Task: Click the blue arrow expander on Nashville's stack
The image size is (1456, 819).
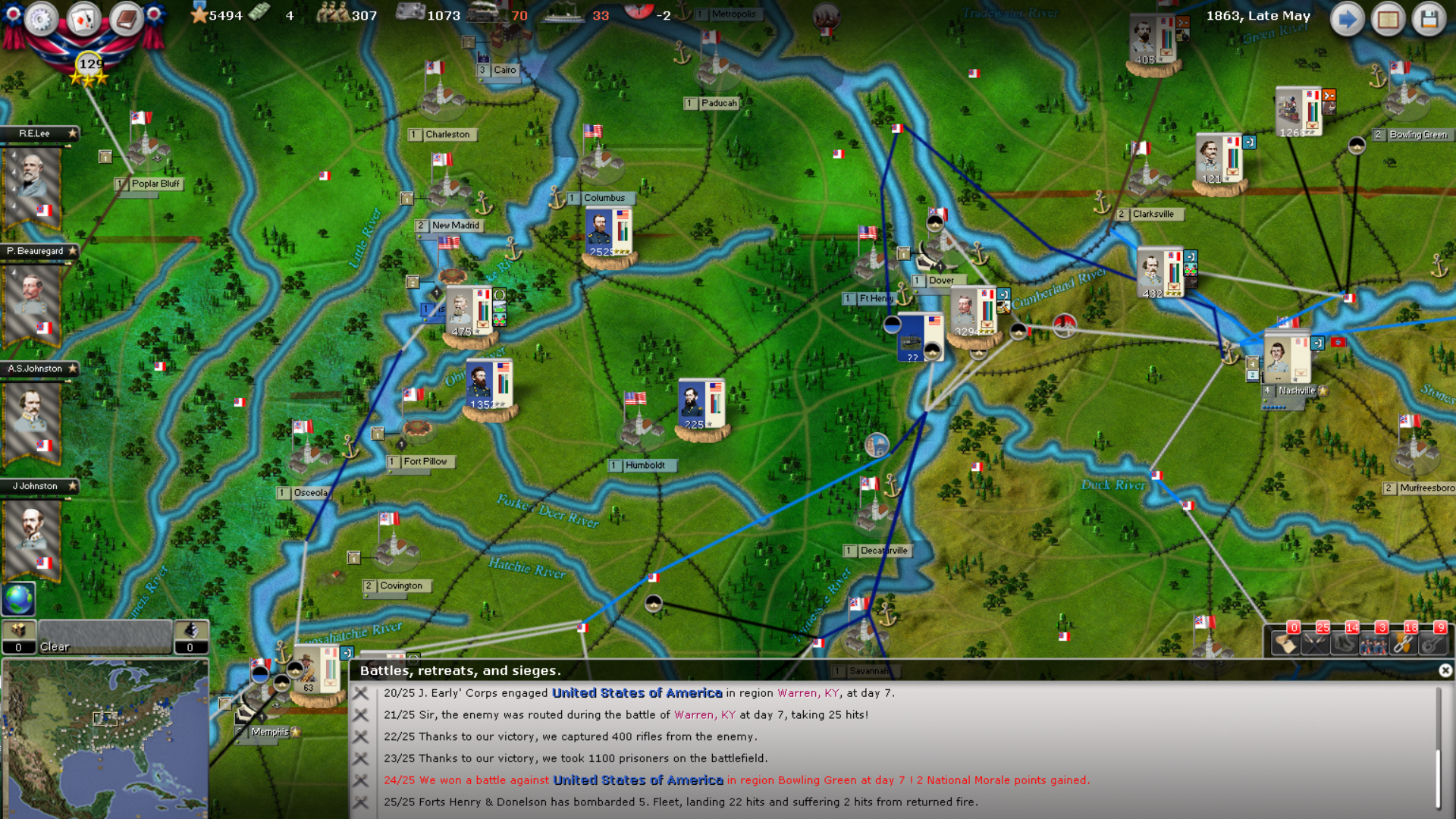Action: [x=1318, y=343]
